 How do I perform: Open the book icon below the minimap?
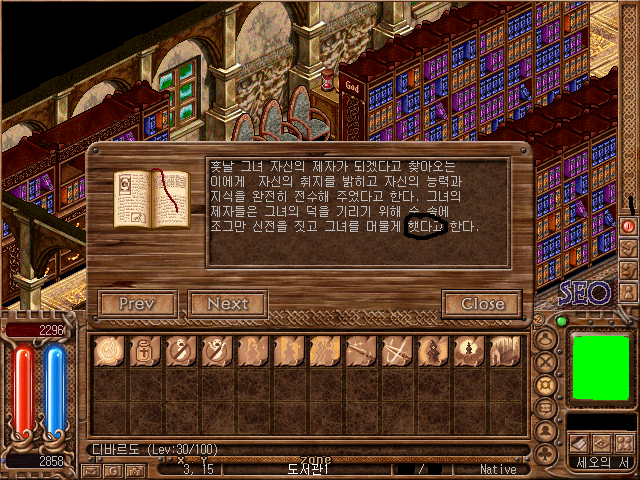pos(579,443)
